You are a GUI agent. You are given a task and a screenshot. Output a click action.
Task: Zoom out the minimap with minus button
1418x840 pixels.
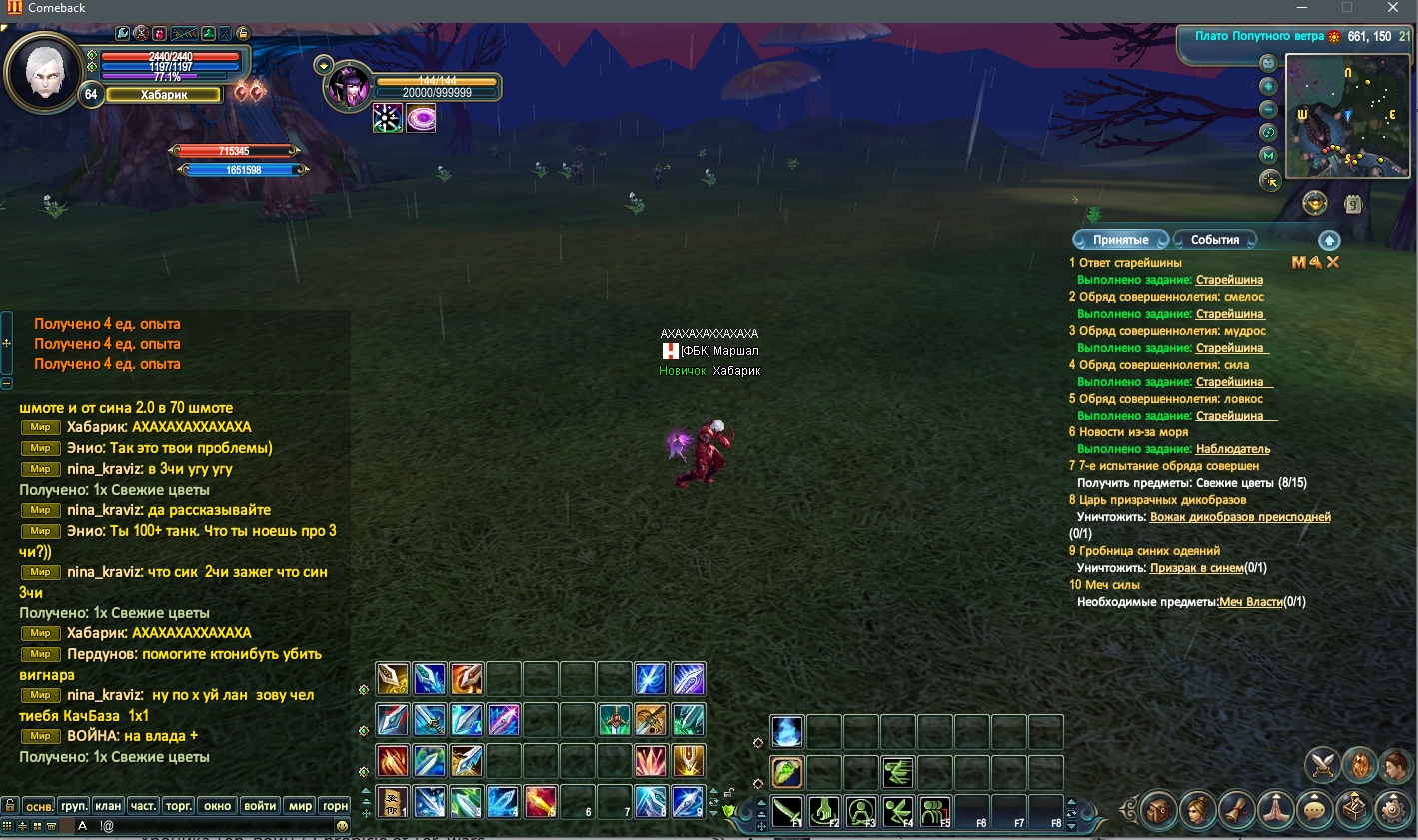coord(1269,109)
